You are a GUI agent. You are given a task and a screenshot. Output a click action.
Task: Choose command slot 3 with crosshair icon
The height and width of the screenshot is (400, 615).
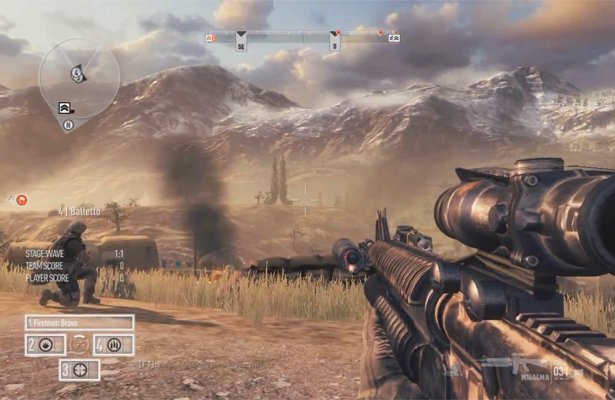tap(80, 369)
